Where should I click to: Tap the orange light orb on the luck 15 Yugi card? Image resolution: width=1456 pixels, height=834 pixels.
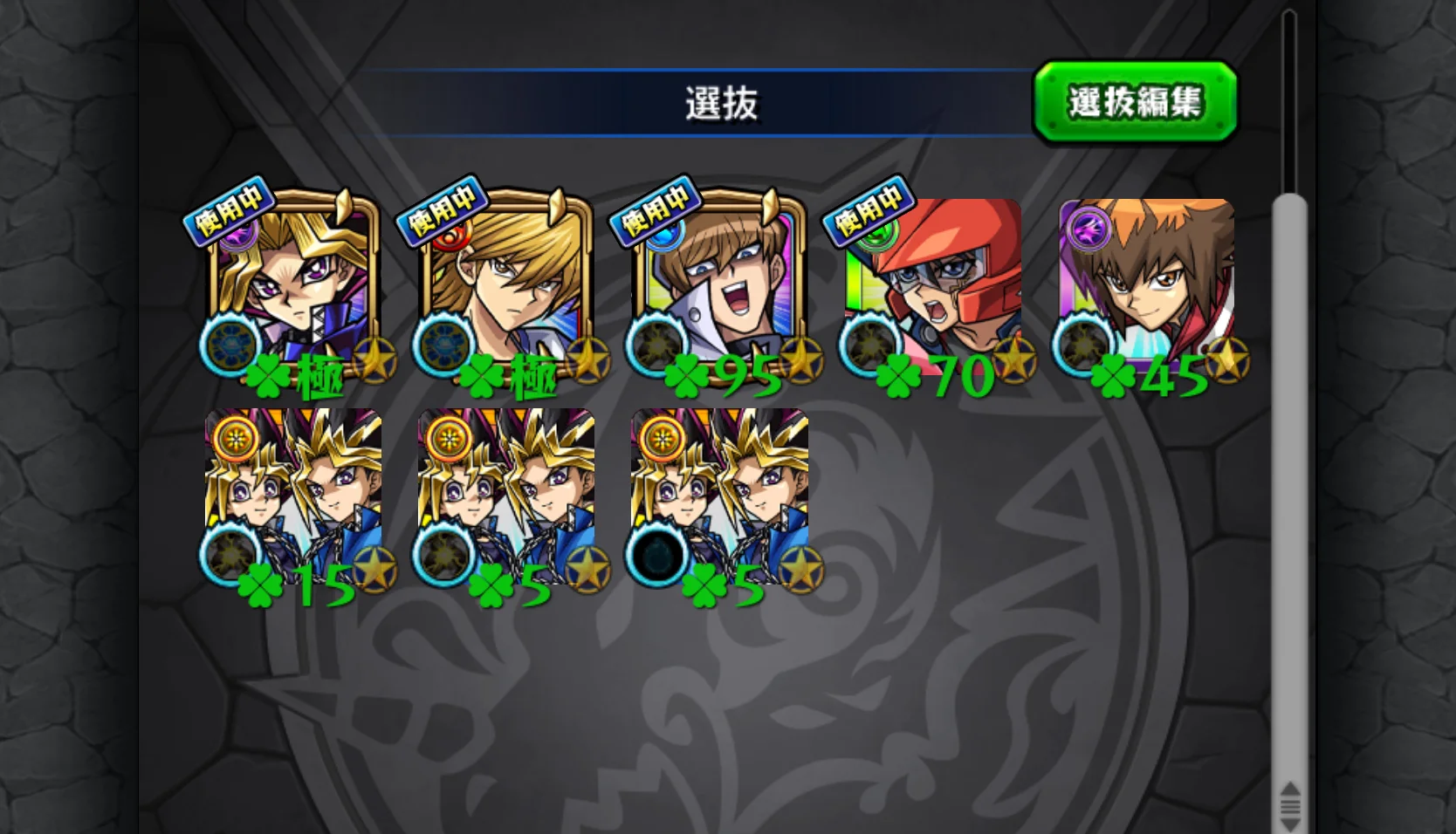pos(233,439)
